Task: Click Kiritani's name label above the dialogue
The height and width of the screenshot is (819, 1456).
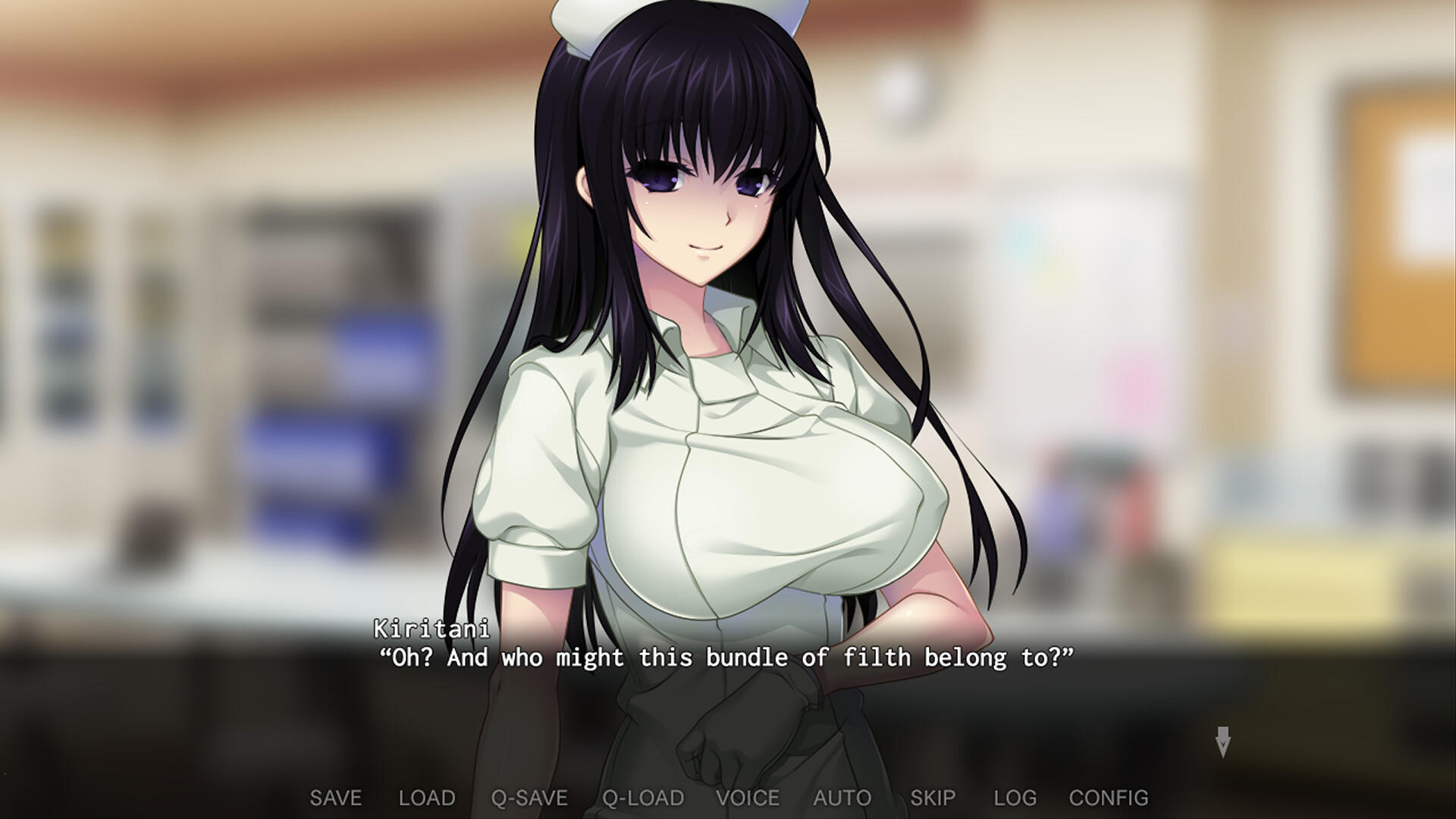Action: pyautogui.click(x=429, y=629)
